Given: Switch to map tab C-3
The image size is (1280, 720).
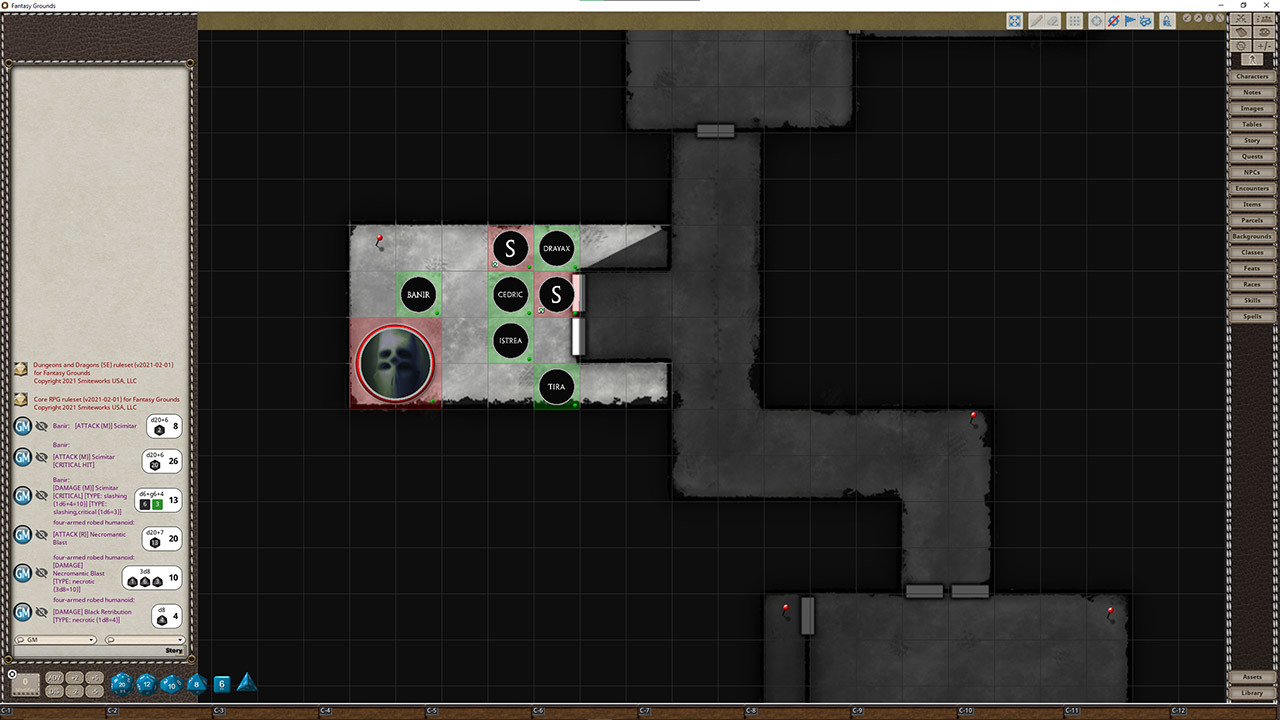Looking at the screenshot, I should (x=218, y=712).
